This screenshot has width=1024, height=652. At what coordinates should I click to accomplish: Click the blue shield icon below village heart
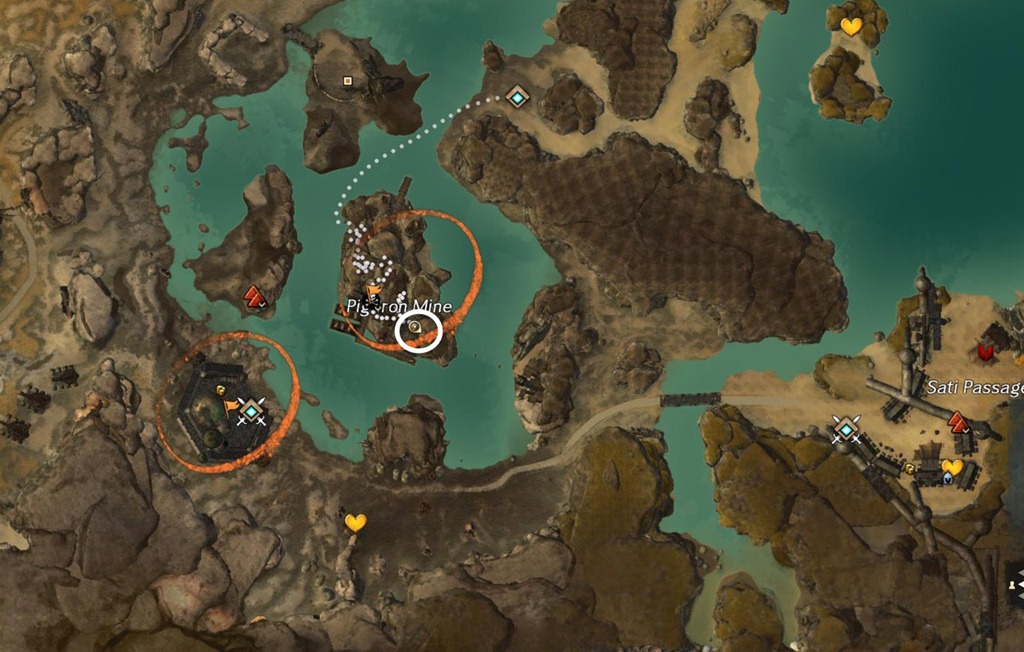tap(947, 479)
